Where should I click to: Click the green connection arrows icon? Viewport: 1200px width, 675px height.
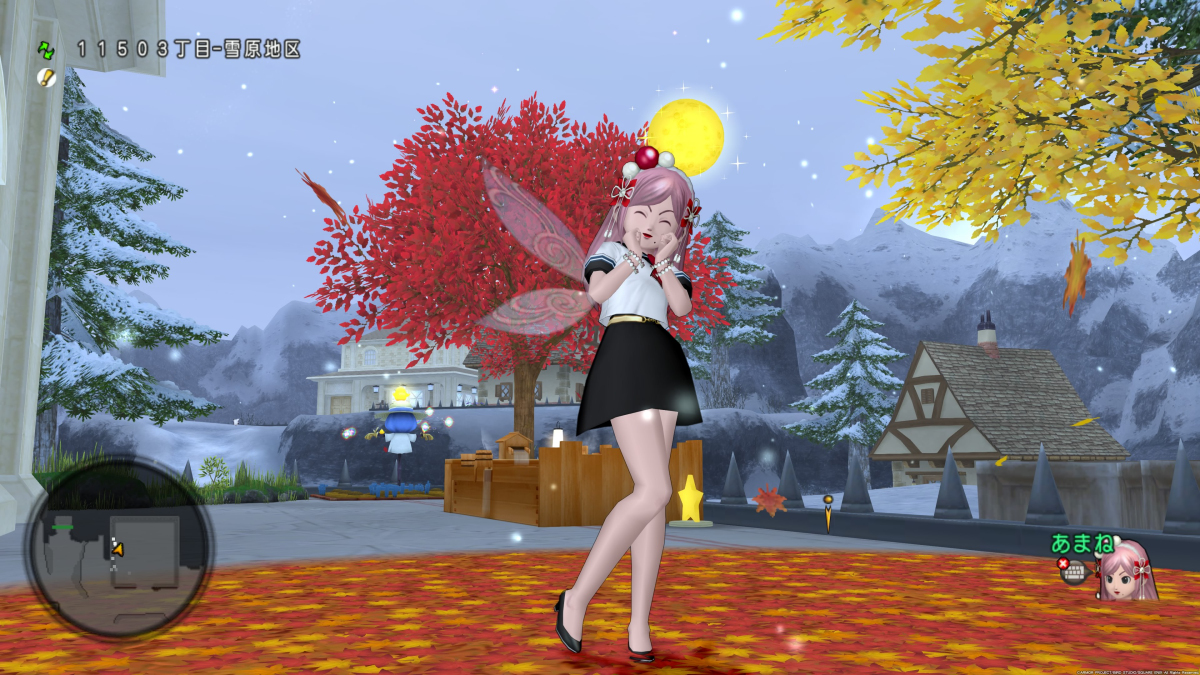(x=46, y=49)
